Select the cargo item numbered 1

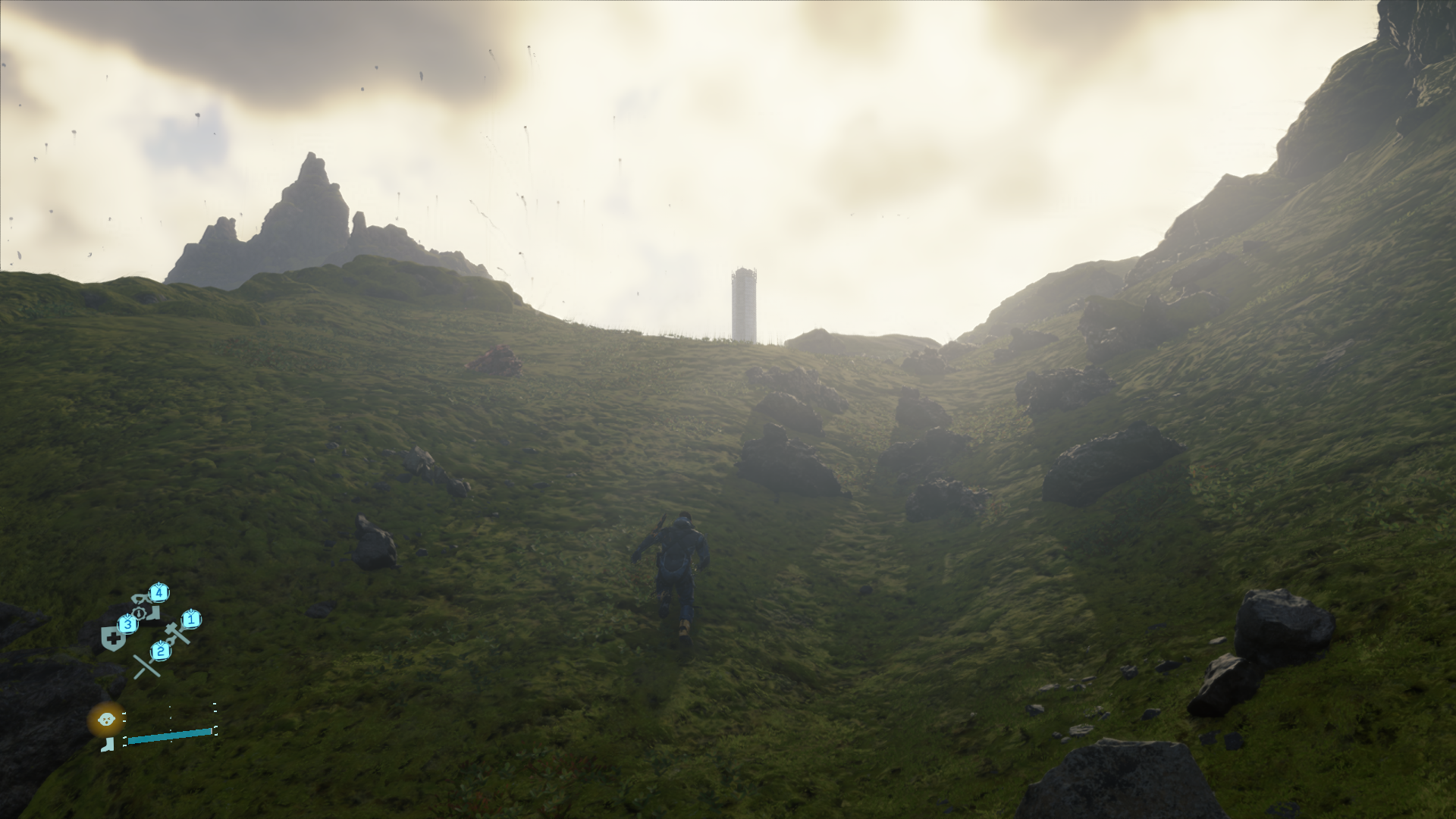[191, 620]
